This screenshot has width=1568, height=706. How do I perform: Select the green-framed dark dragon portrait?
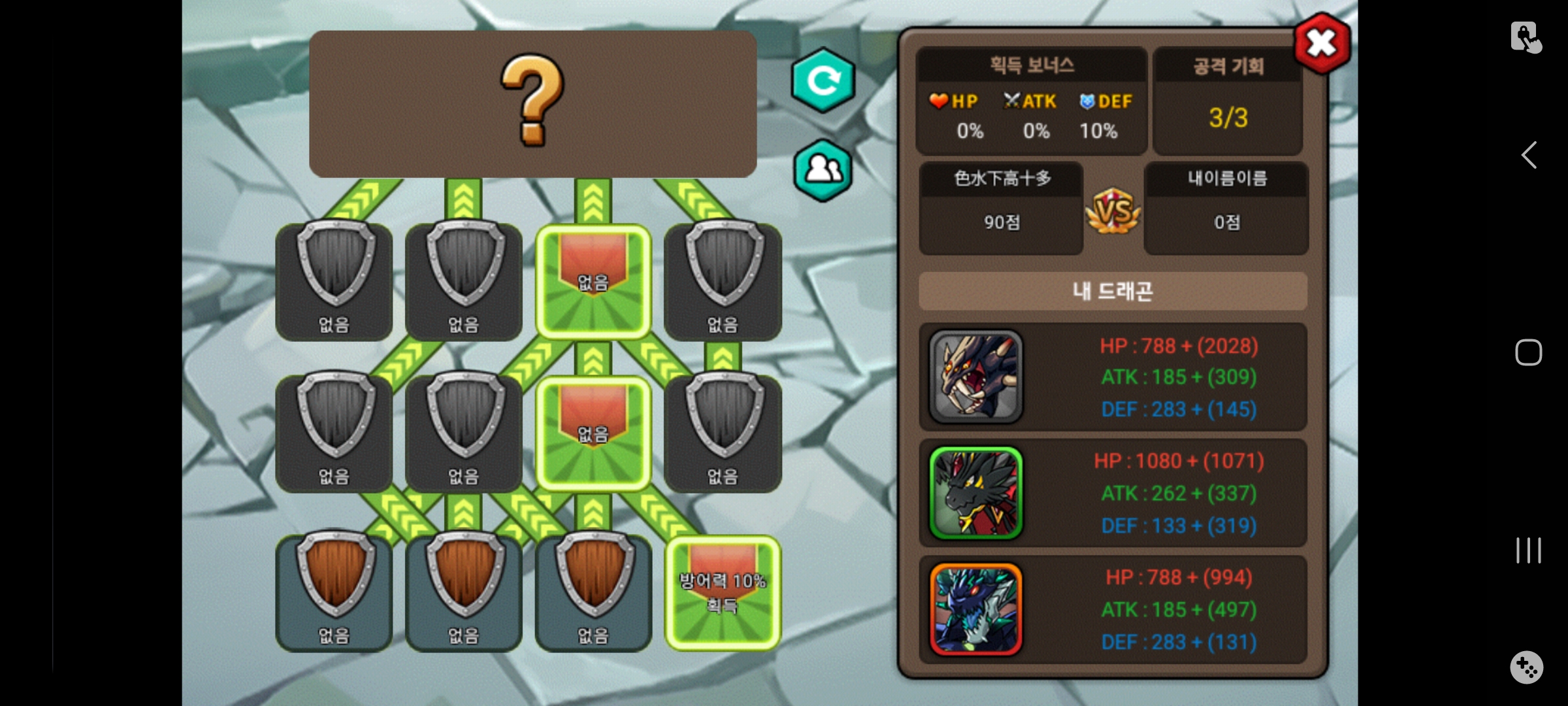(x=975, y=493)
